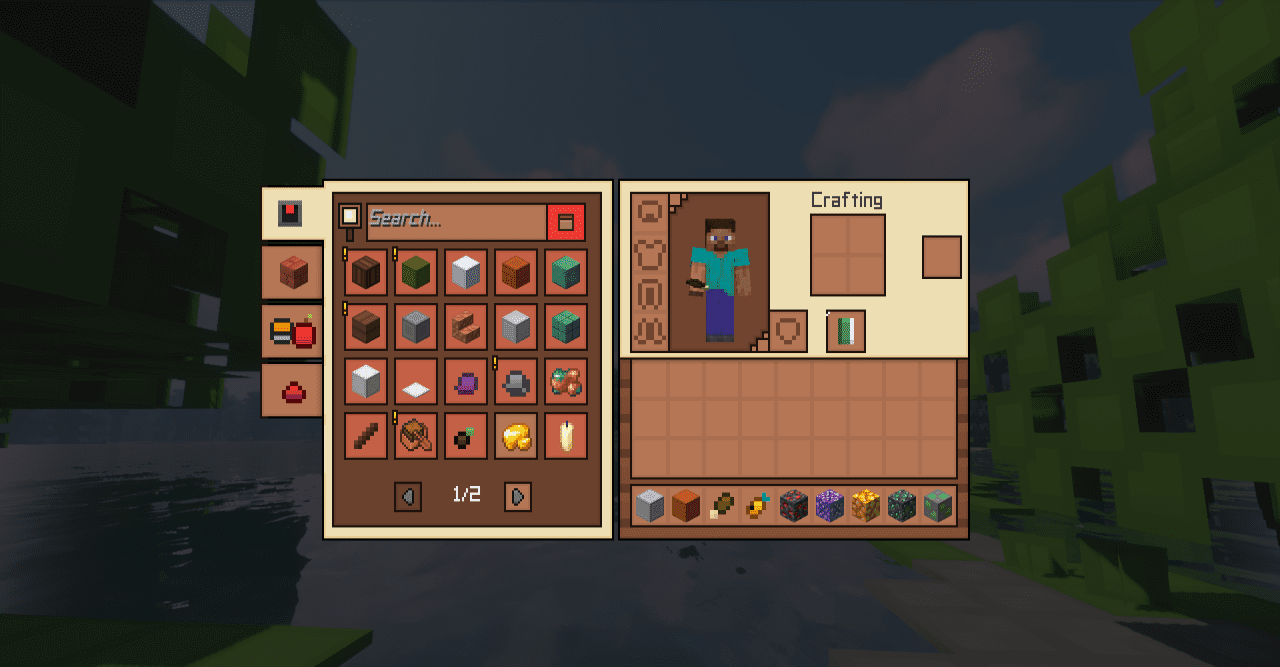Viewport: 1280px width, 667px height.
Task: Go to the previous recipe page
Action: [407, 496]
